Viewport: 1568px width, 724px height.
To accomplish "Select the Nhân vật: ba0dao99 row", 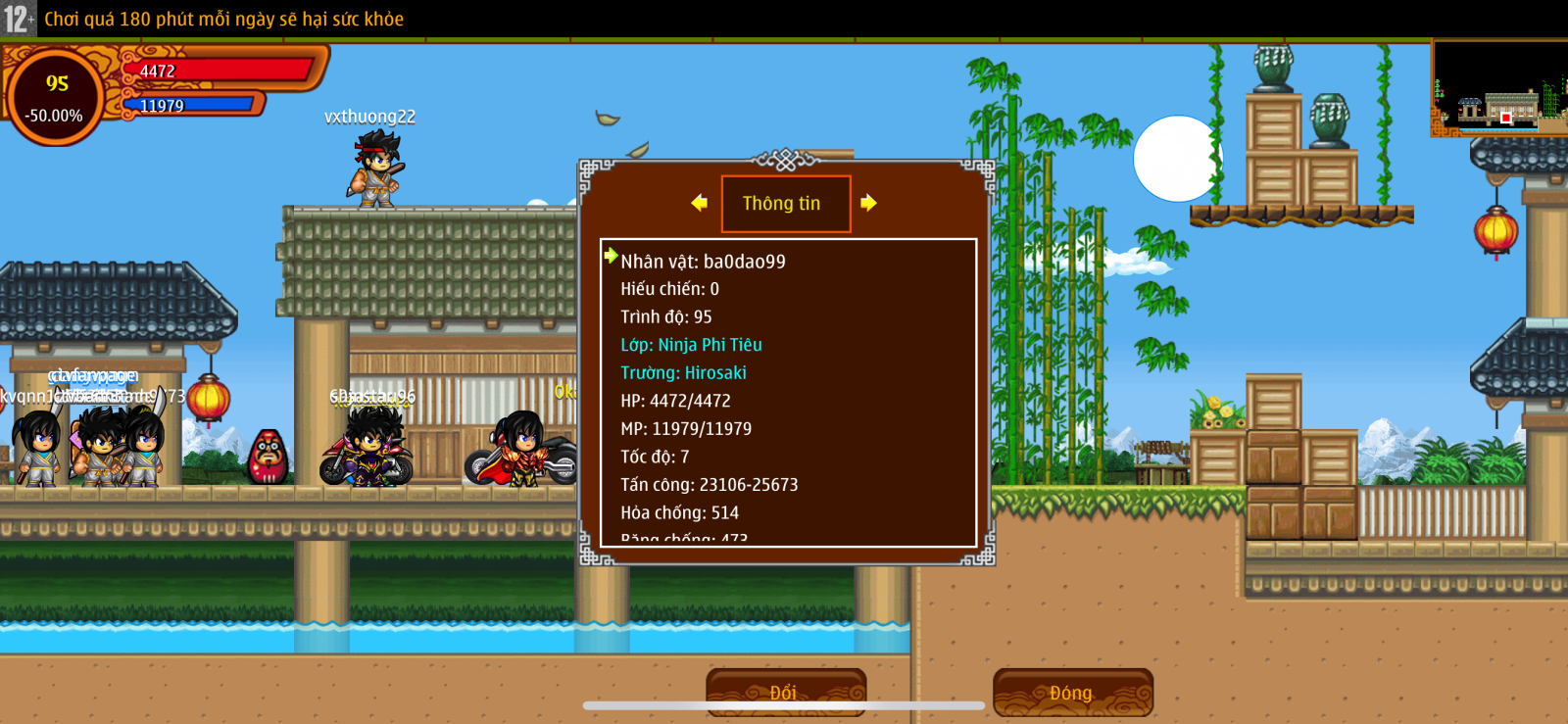I will tap(703, 262).
